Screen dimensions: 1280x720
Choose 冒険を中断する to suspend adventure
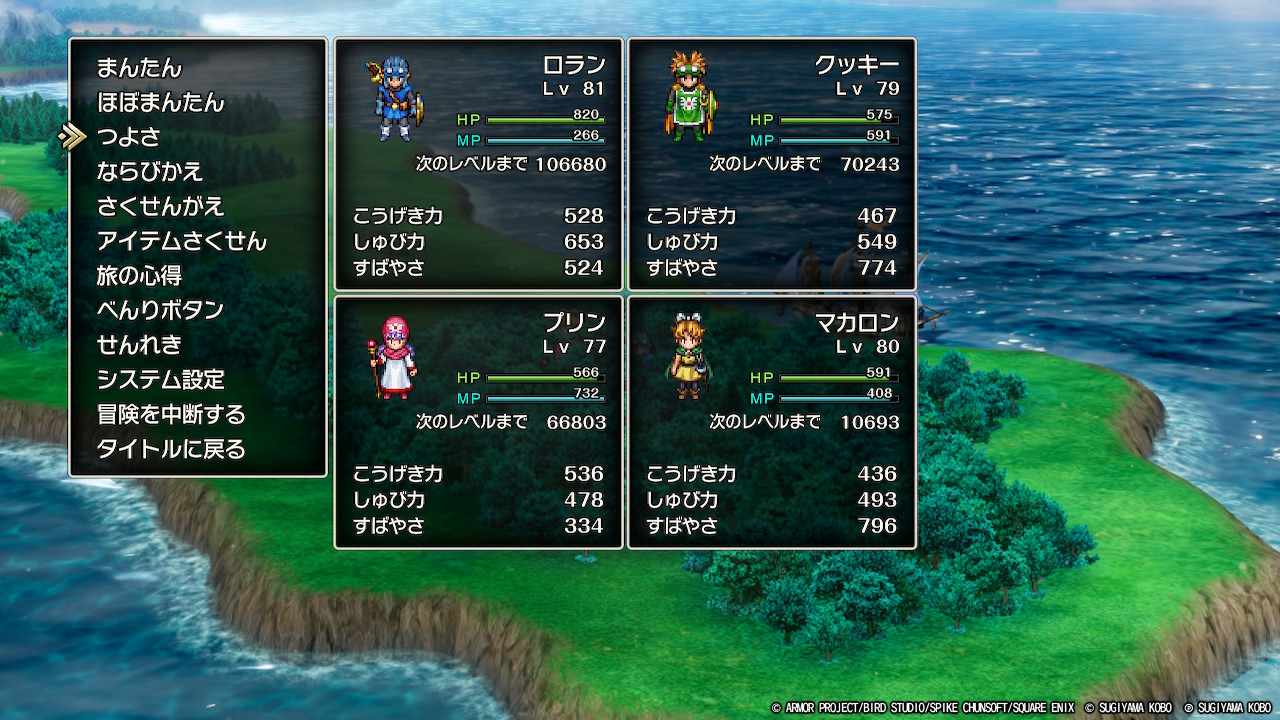pos(171,414)
